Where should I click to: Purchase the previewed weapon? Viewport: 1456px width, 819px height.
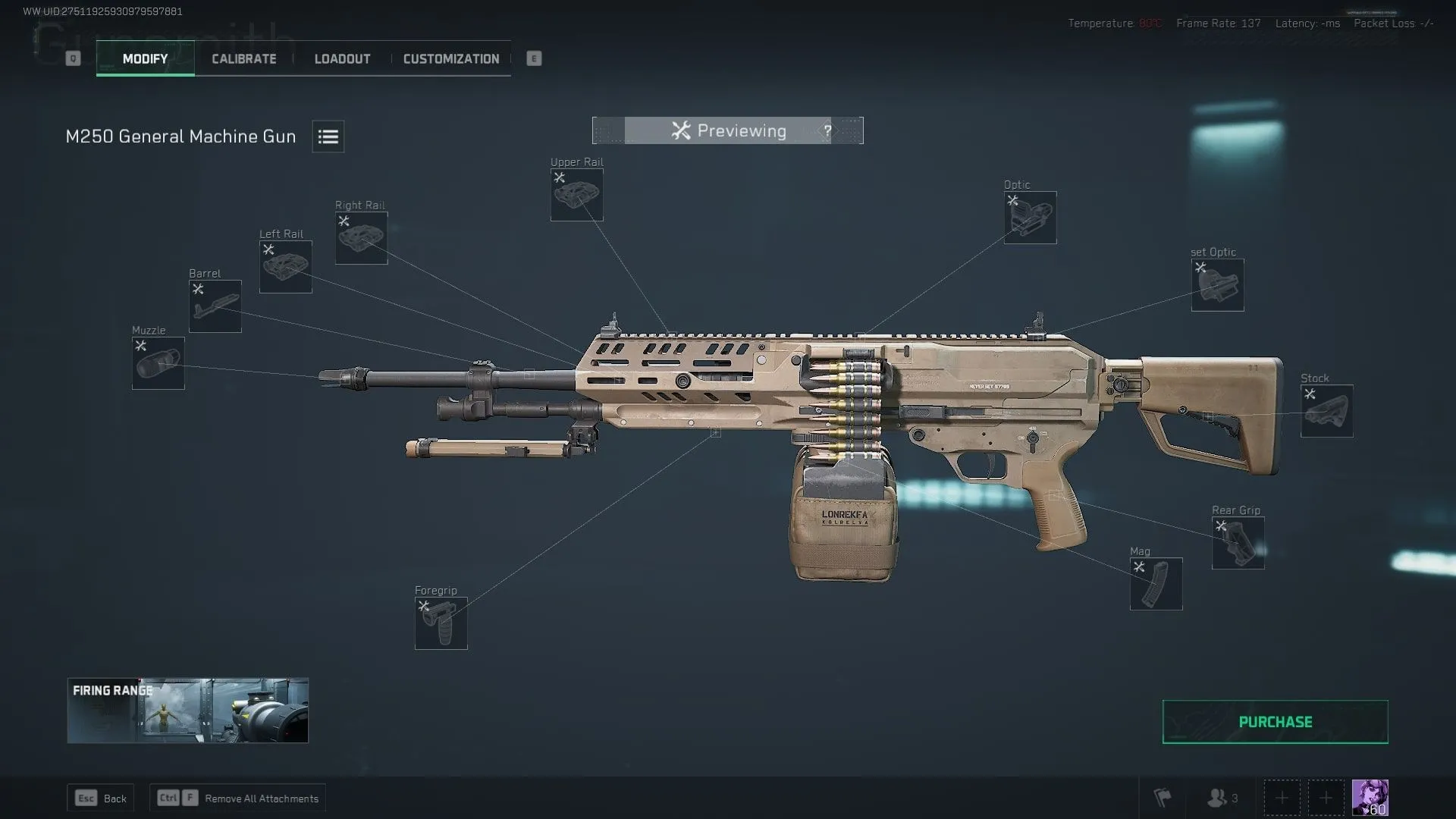coord(1275,722)
